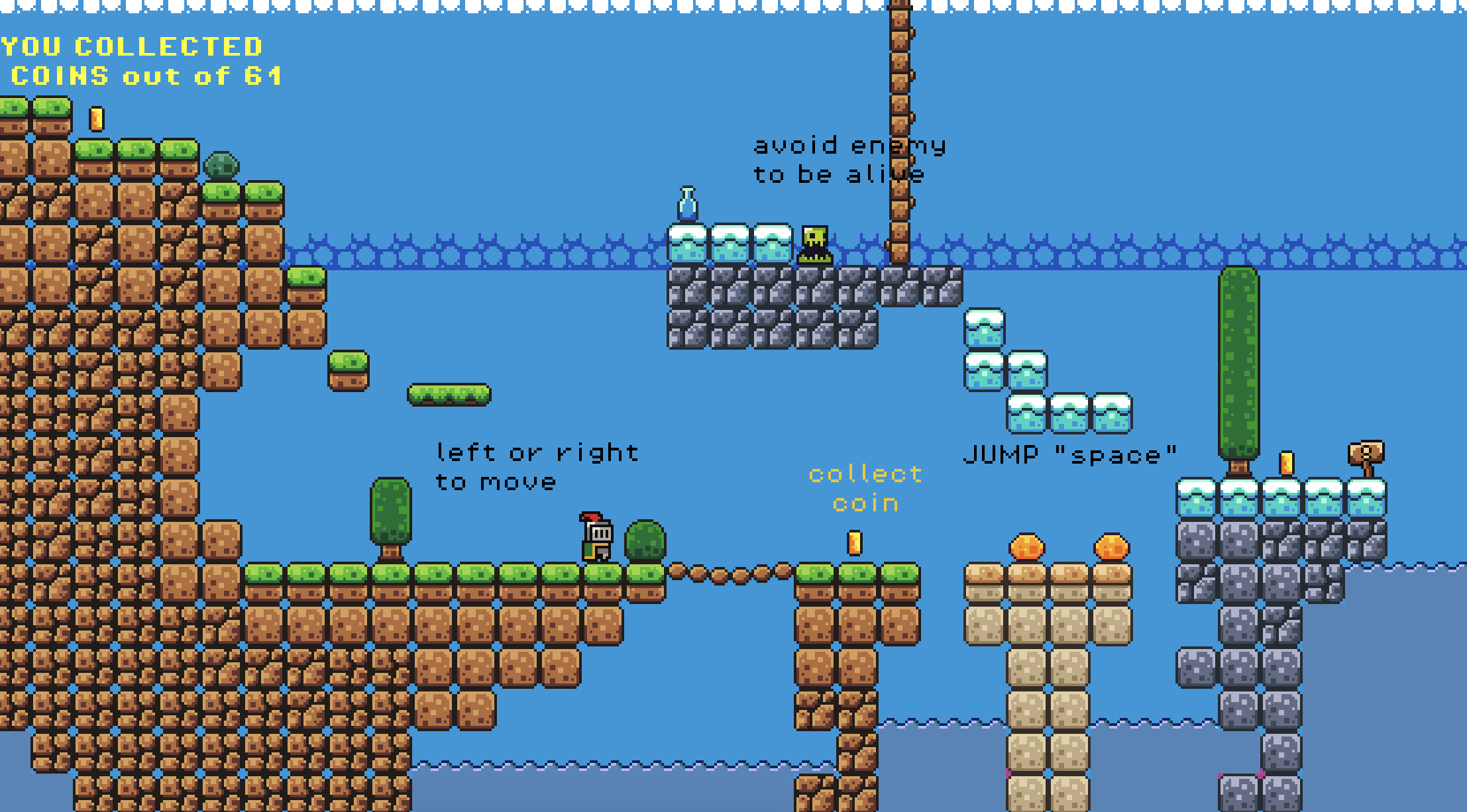The height and width of the screenshot is (812, 1467).
Task: Click the 'avoid enemy to be alive' label
Action: click(x=850, y=159)
